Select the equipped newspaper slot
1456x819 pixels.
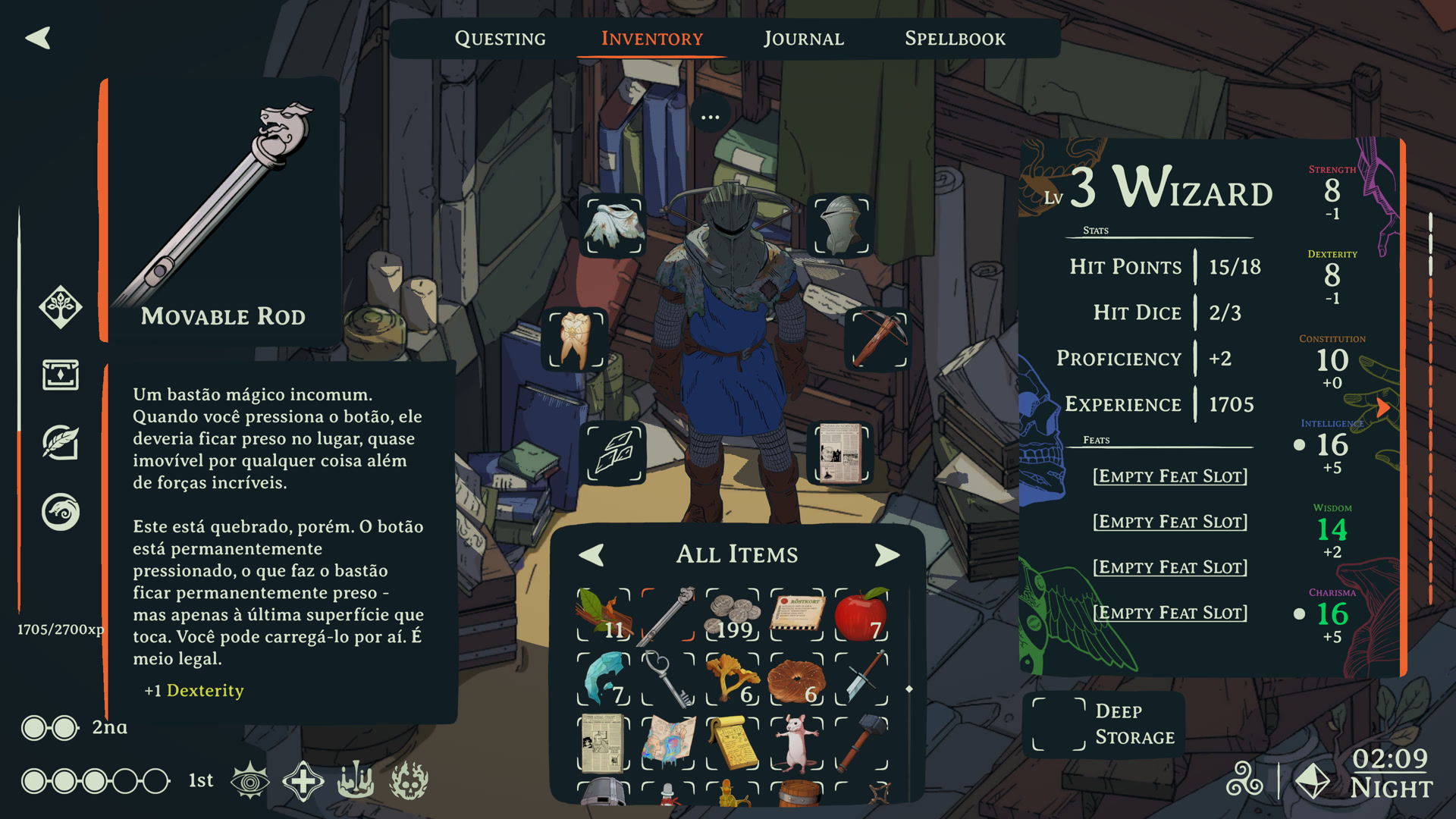coord(842,453)
